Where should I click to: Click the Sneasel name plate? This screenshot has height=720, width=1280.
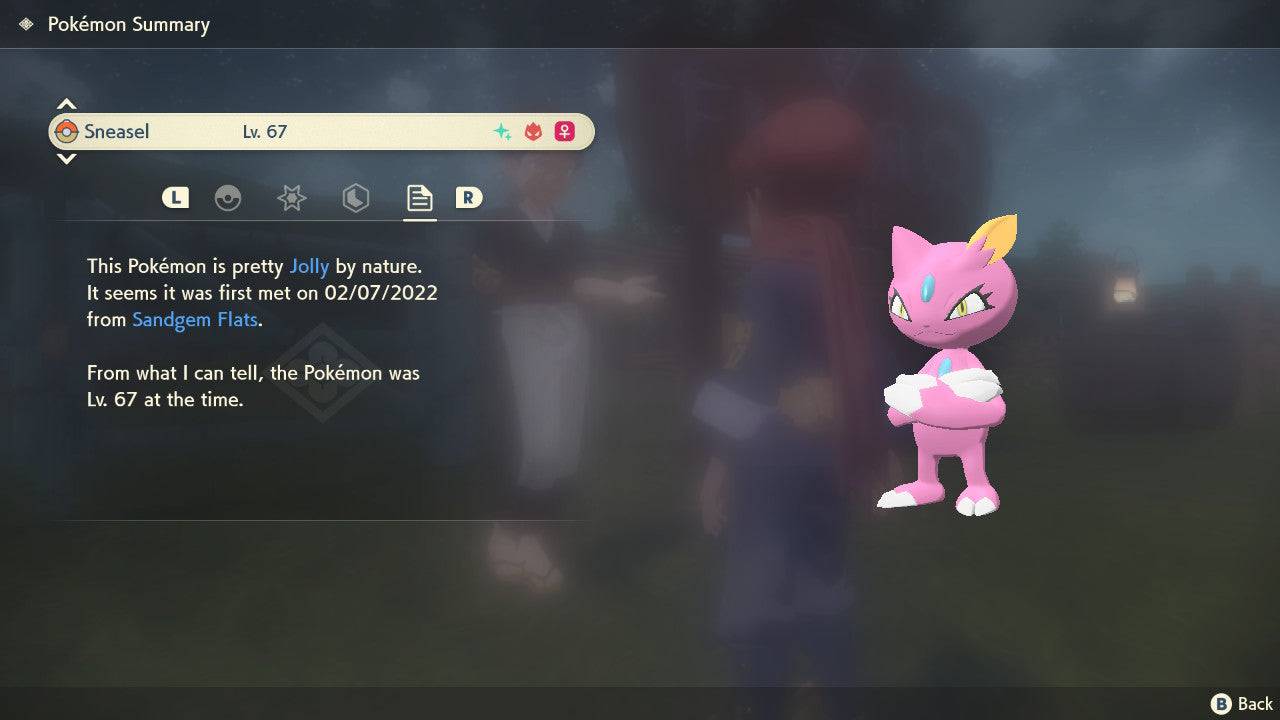click(117, 131)
